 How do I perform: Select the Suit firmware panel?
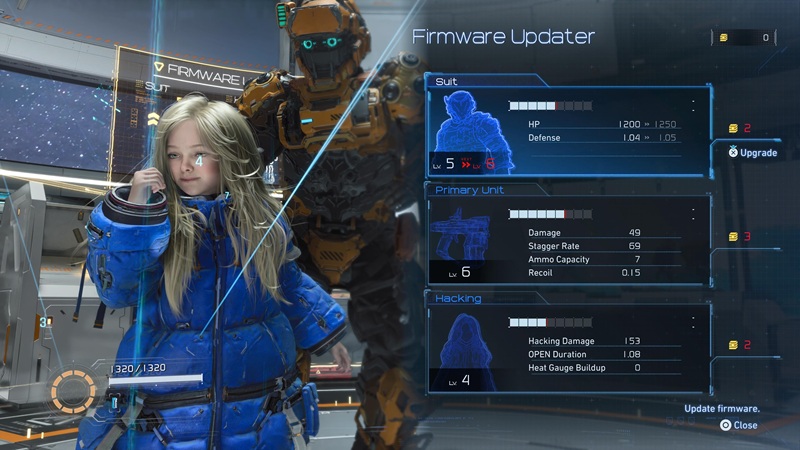[568, 130]
